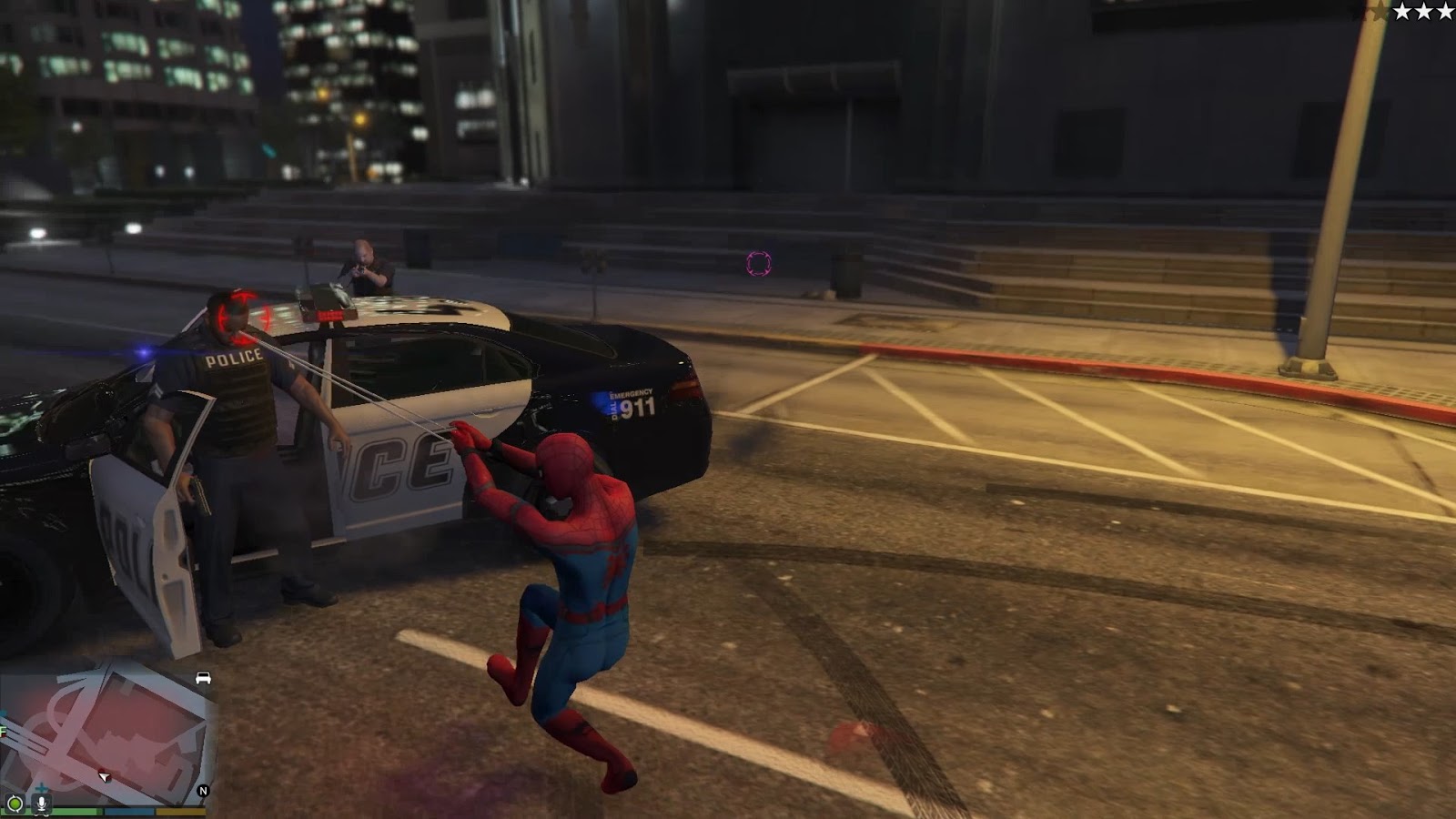Screen dimensions: 1456x819
Task: Click the North indicator on the minimap
Action: (204, 790)
